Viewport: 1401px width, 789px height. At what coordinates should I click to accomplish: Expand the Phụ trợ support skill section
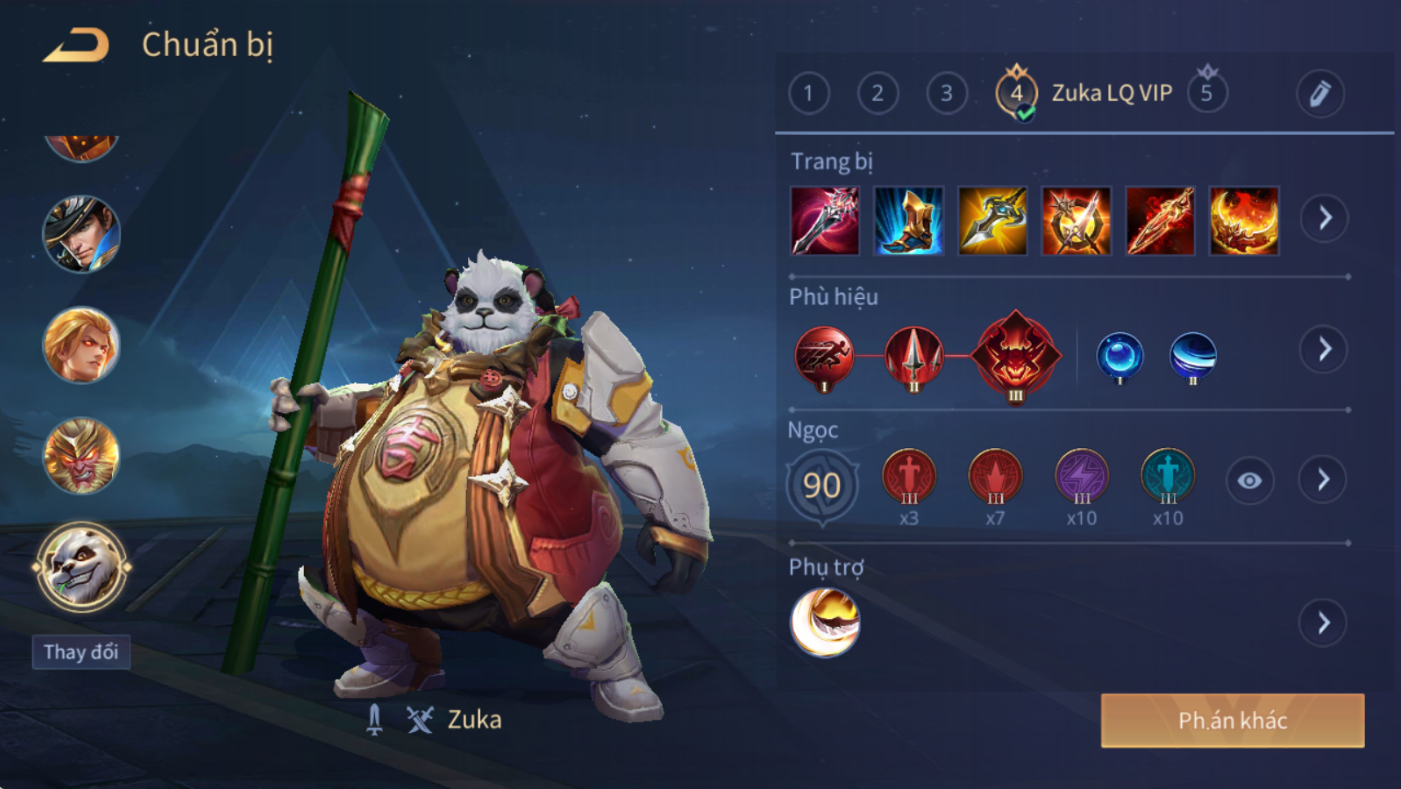tap(1322, 623)
